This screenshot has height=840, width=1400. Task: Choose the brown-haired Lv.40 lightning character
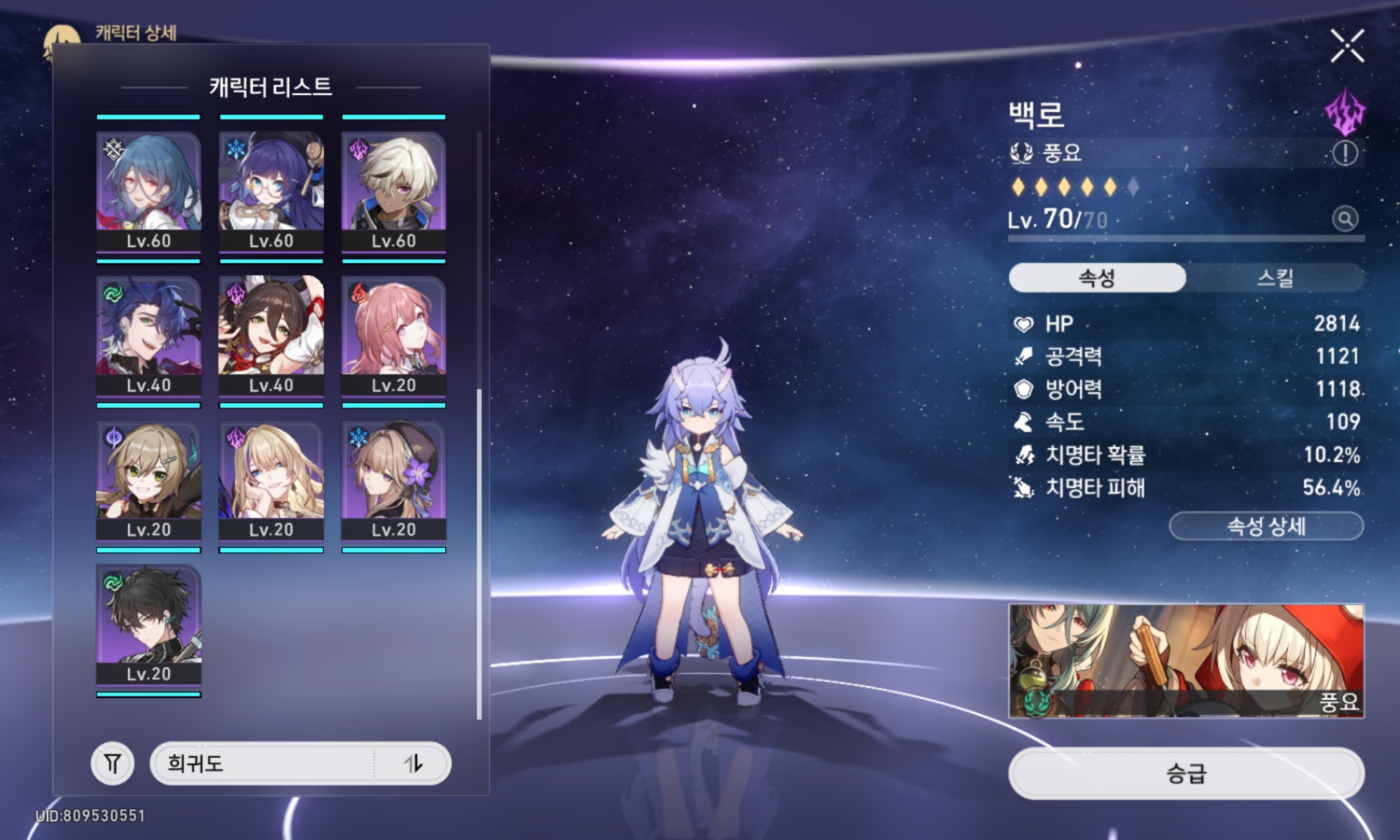271,335
